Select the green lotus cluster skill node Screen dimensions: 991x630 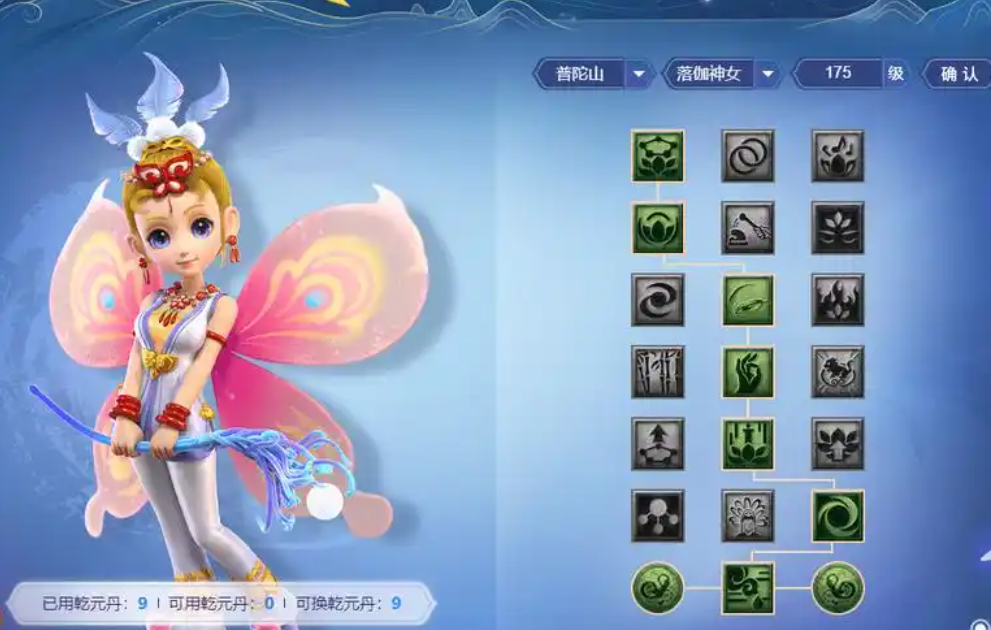(657, 156)
